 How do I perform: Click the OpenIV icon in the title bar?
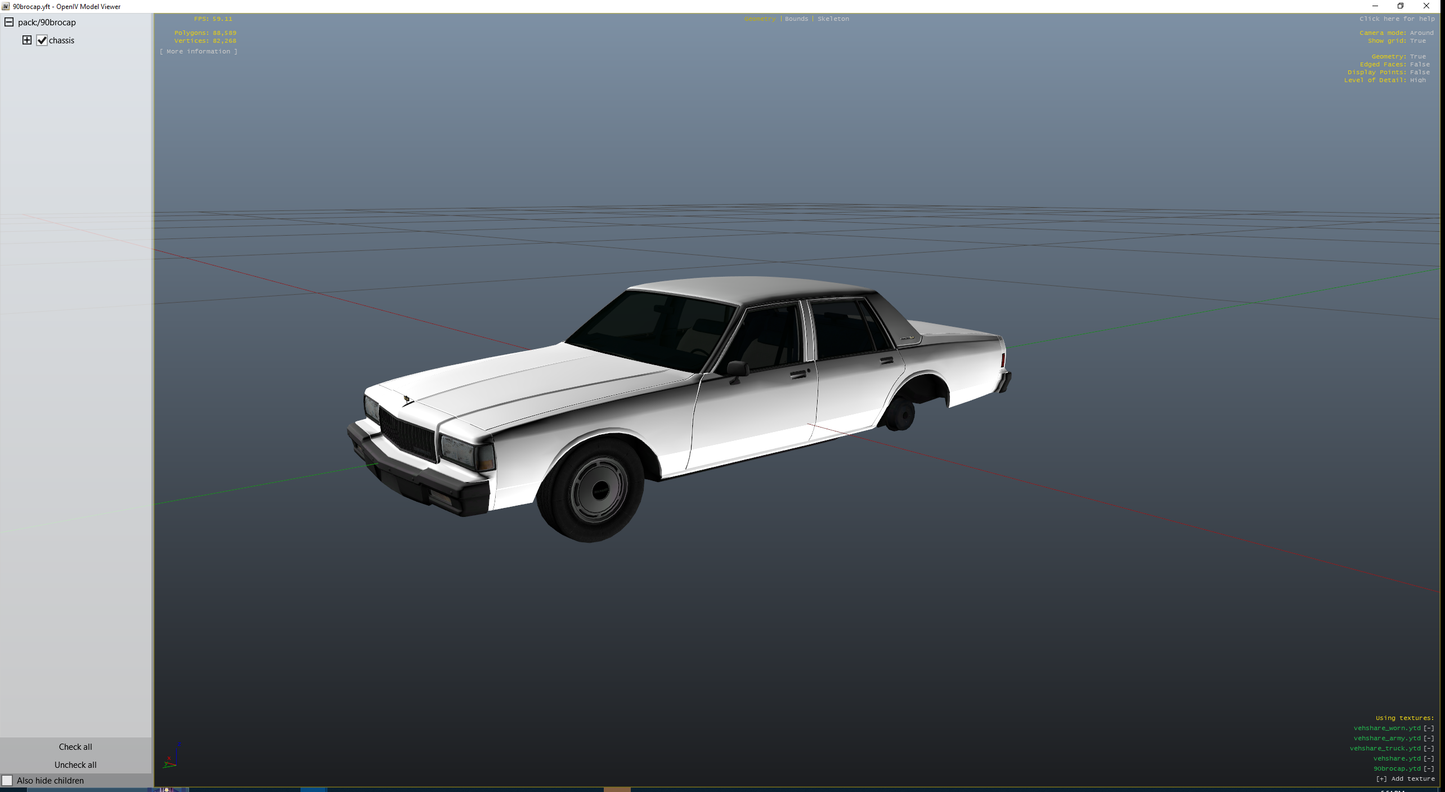pyautogui.click(x=6, y=6)
